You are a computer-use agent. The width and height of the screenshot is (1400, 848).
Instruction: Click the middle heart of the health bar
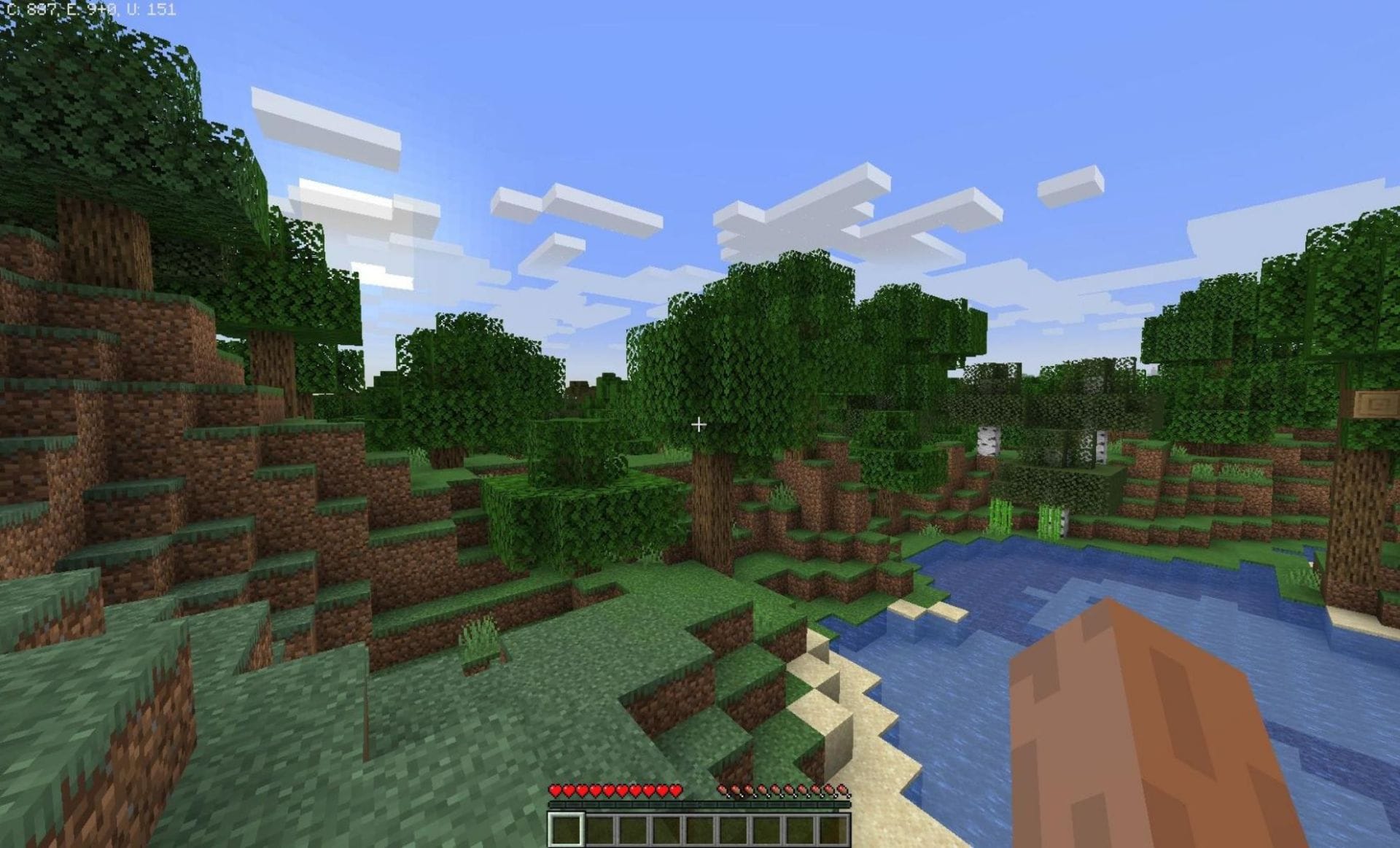tap(616, 790)
